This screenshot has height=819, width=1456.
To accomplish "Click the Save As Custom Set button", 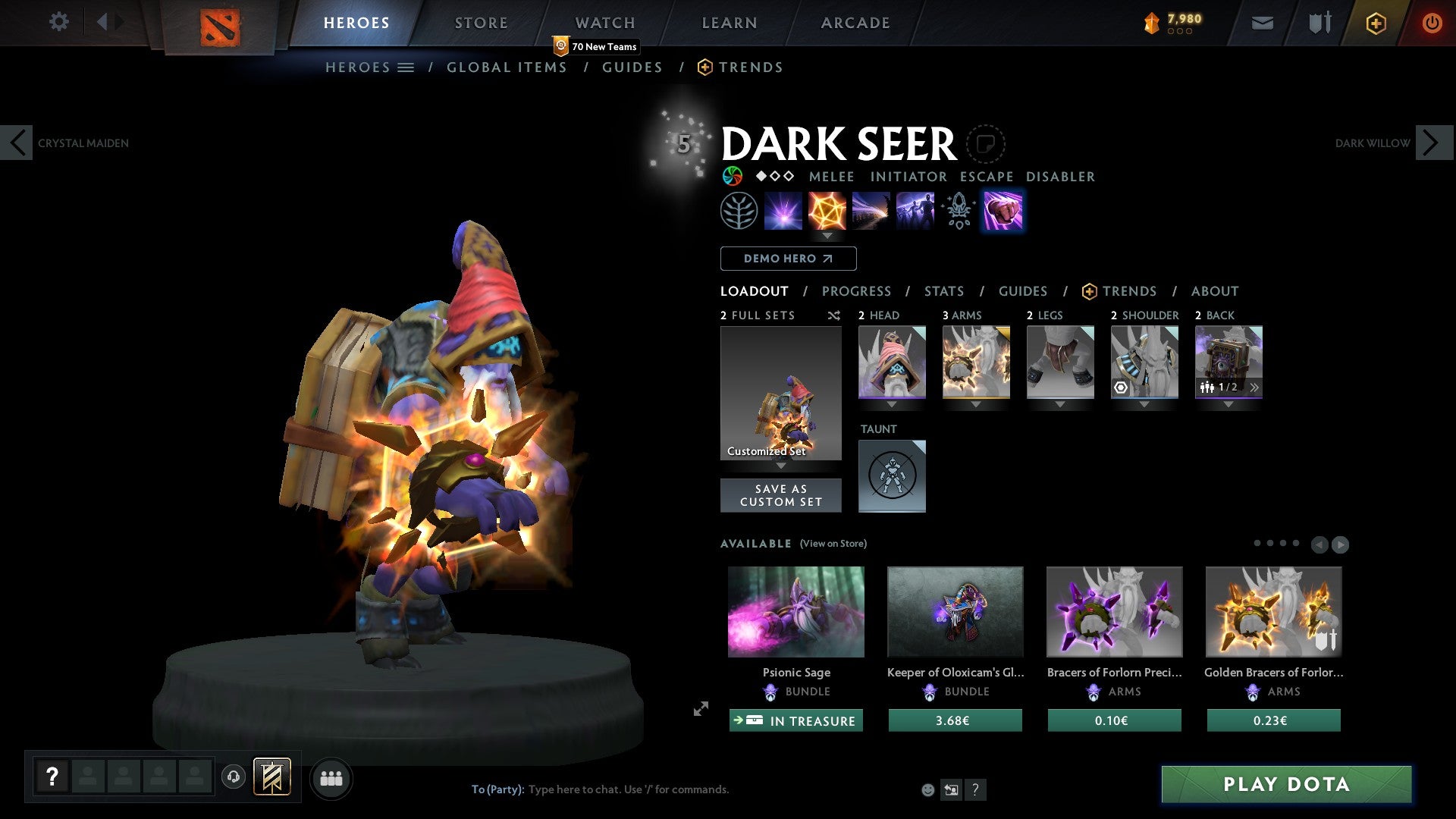I will tap(780, 495).
